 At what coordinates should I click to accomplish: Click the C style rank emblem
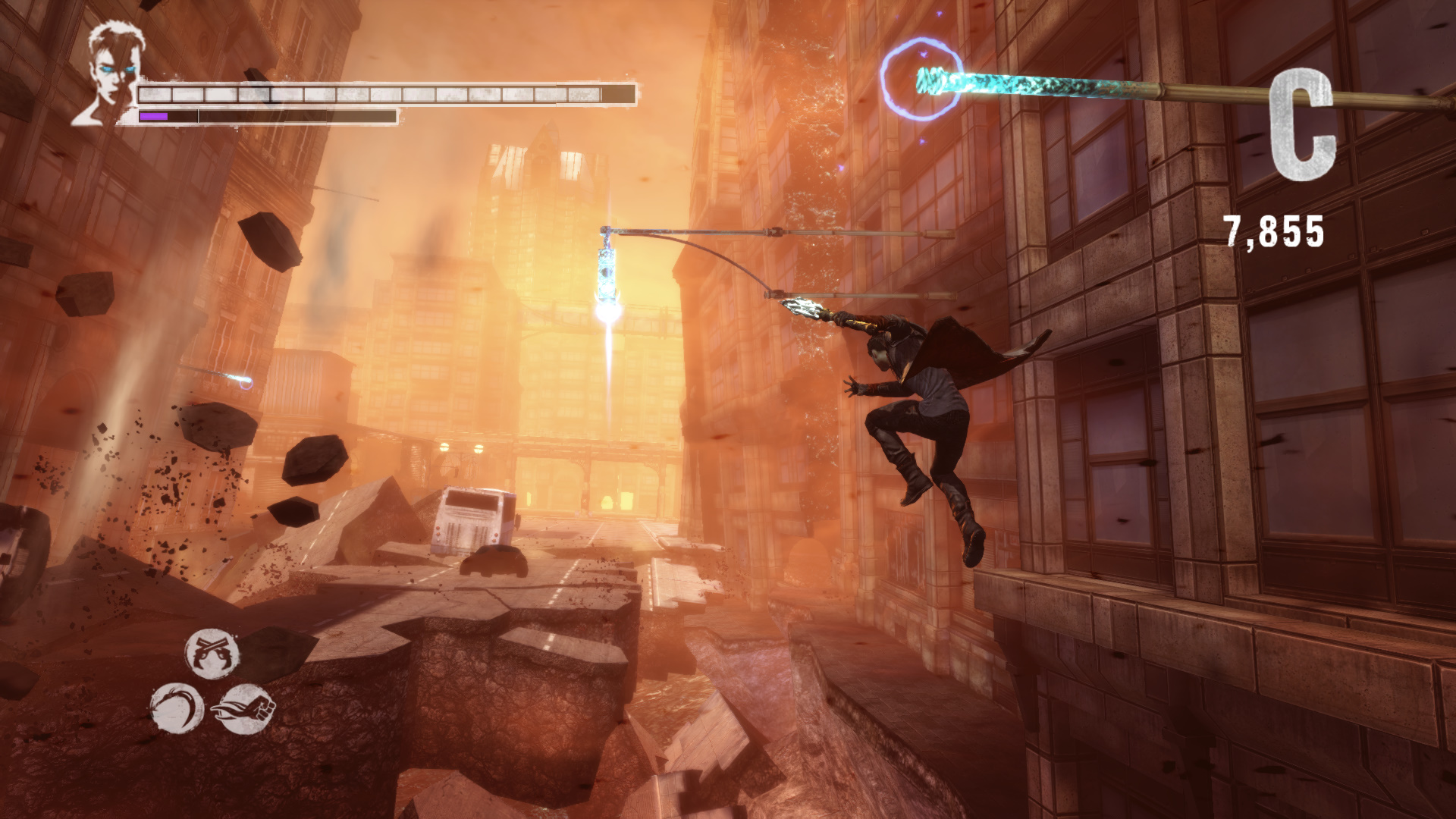(x=1301, y=124)
